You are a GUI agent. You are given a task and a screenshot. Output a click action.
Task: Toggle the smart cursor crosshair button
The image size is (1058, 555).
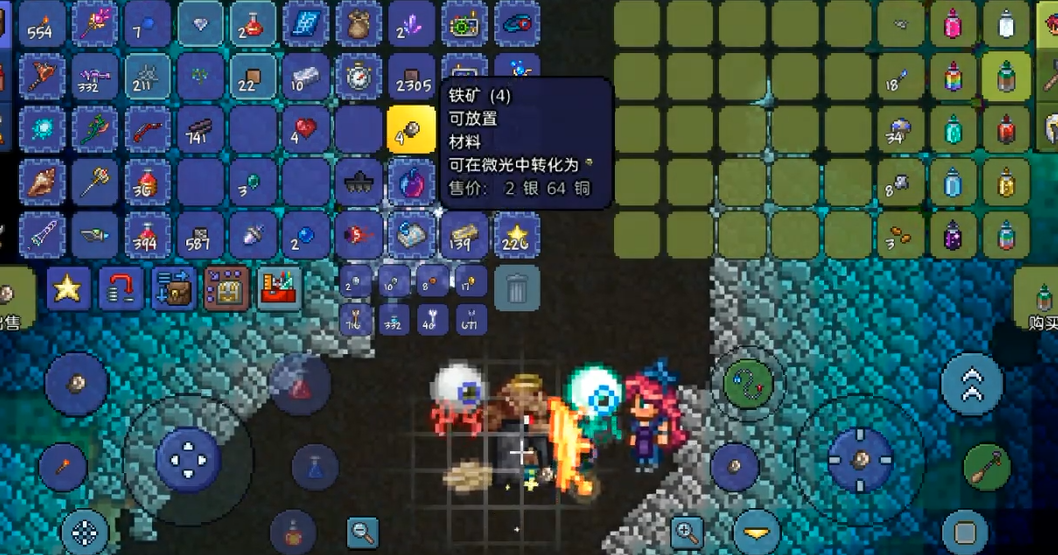coord(86,532)
